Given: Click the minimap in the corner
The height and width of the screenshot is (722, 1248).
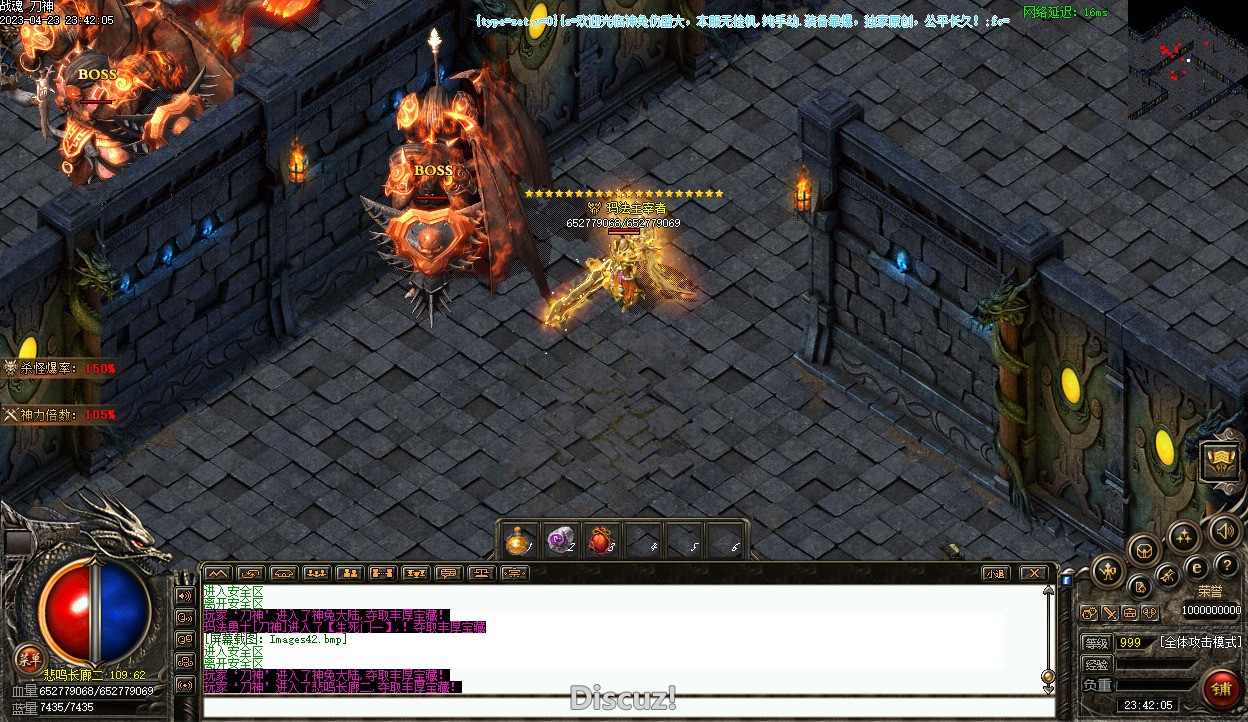Looking at the screenshot, I should [x=1187, y=60].
